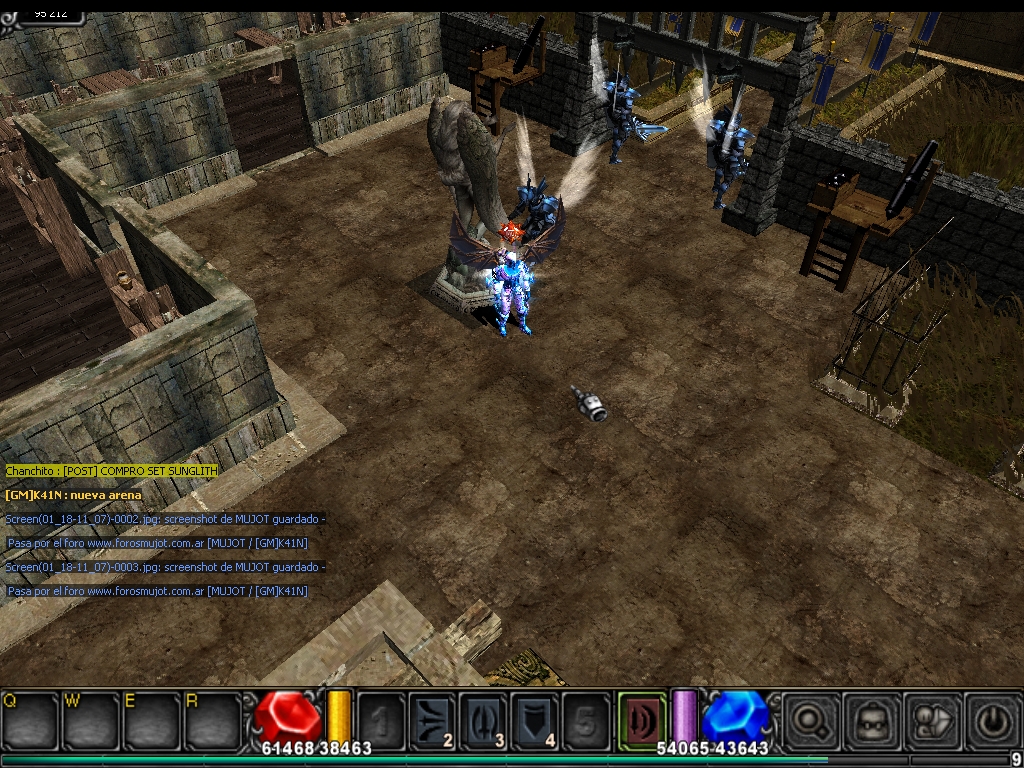Select the empty skill slot 5
Viewport: 1024px width, 768px height.
[x=586, y=720]
